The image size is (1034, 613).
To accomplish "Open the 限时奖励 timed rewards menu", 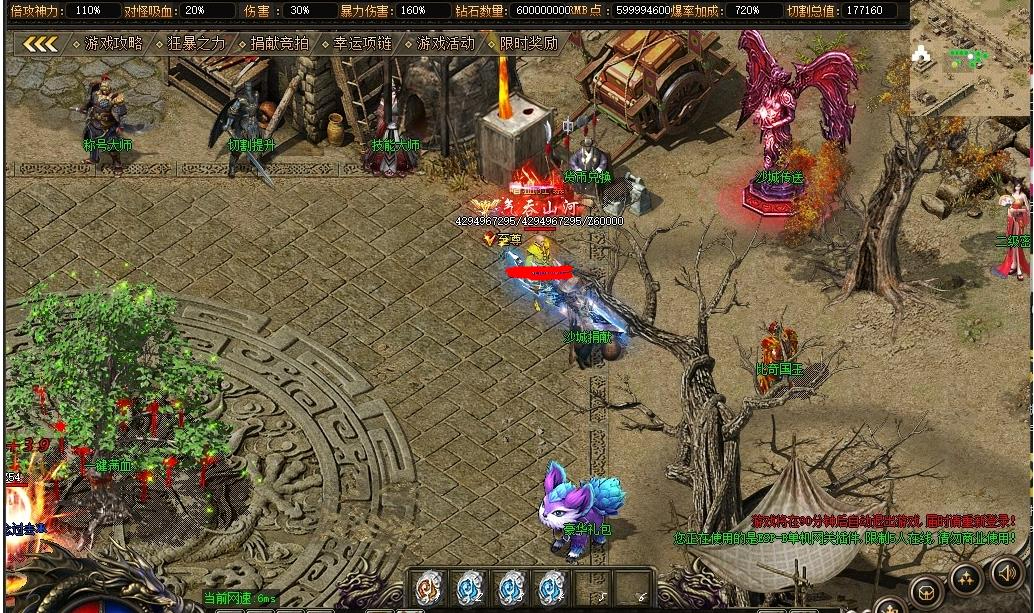I will pos(528,44).
